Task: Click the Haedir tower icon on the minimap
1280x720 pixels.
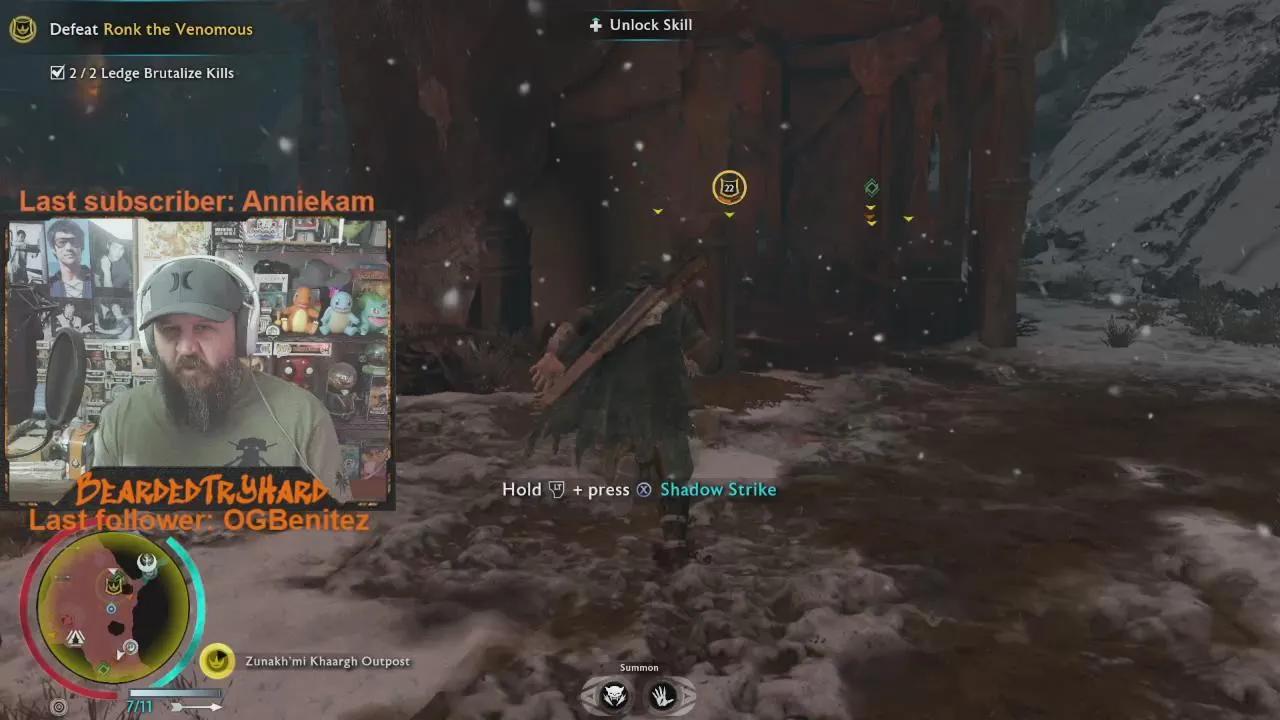Action: pos(148,562)
